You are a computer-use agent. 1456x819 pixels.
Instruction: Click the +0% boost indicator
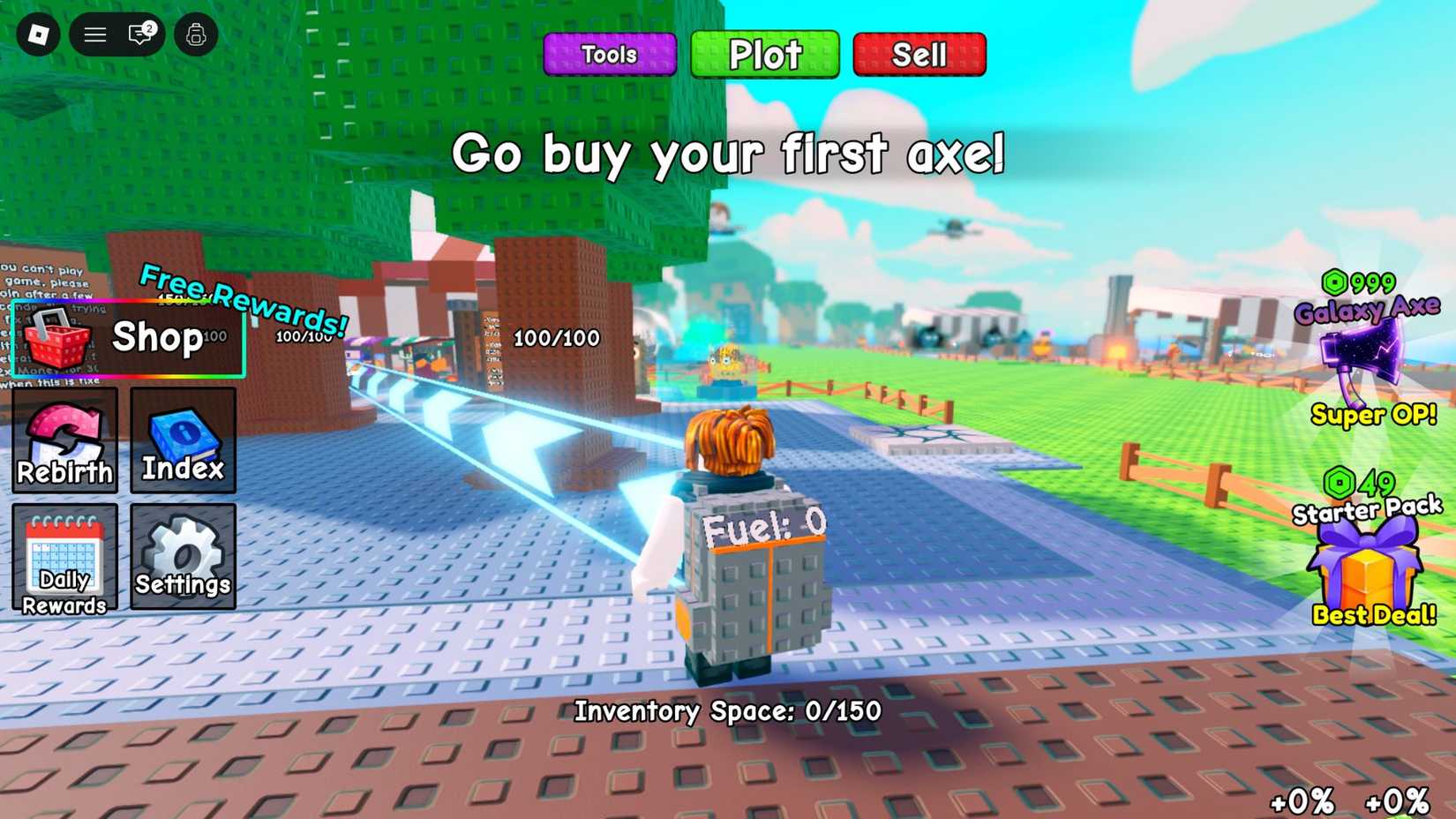pyautogui.click(x=1302, y=801)
